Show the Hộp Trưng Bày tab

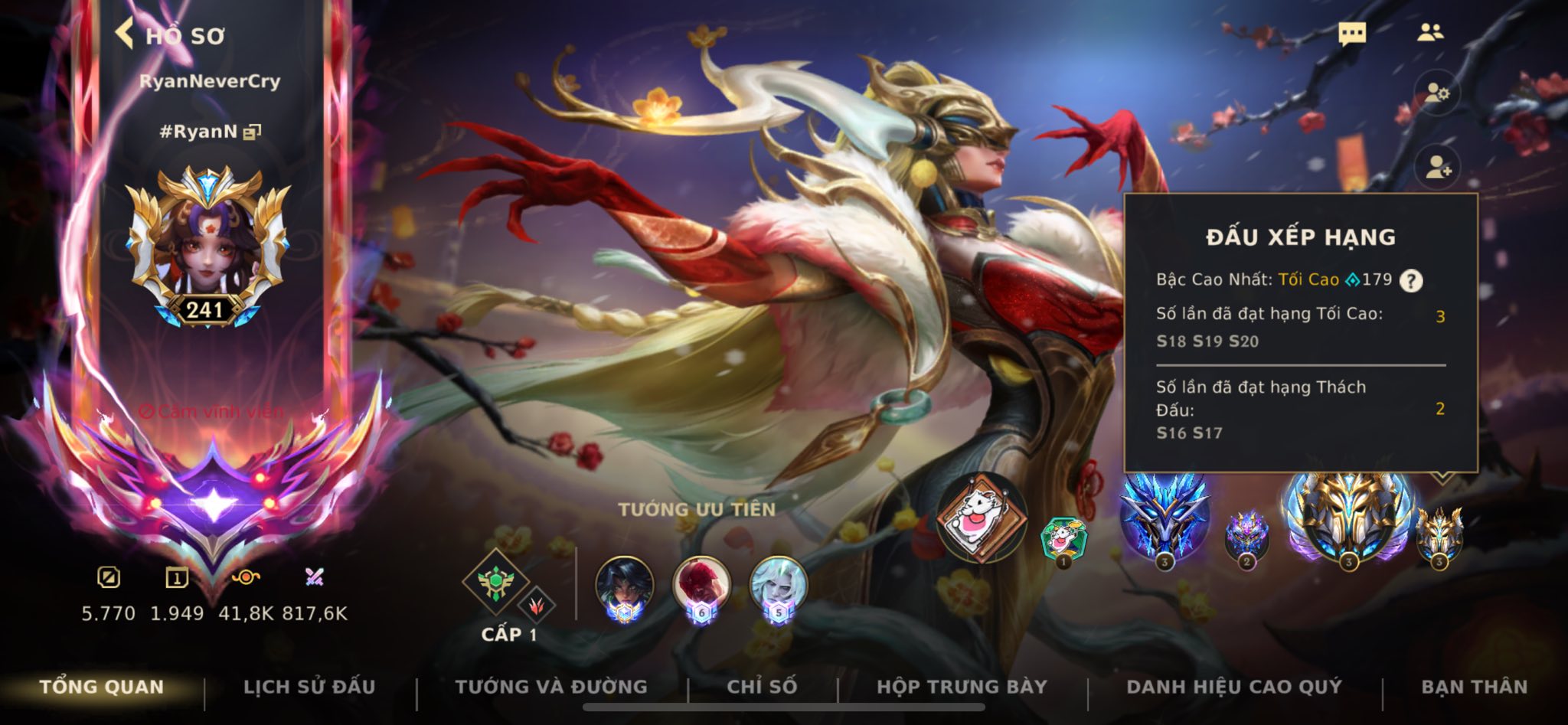pos(962,687)
